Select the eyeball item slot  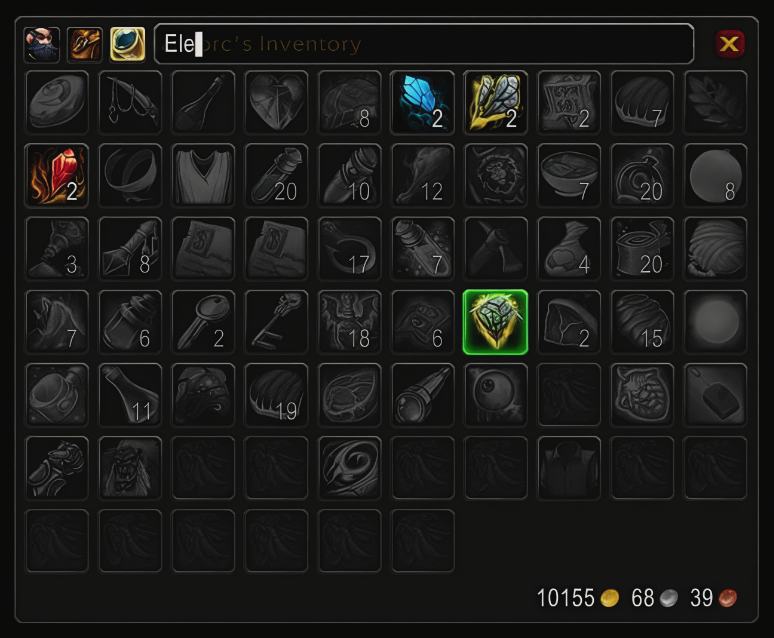(x=496, y=395)
